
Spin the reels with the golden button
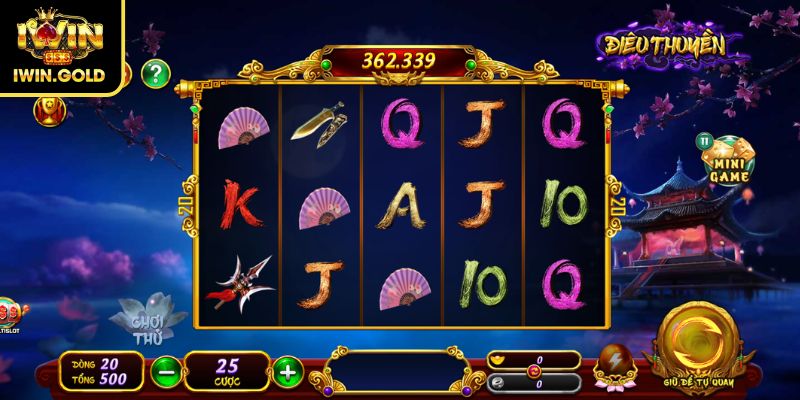pyautogui.click(x=700, y=342)
